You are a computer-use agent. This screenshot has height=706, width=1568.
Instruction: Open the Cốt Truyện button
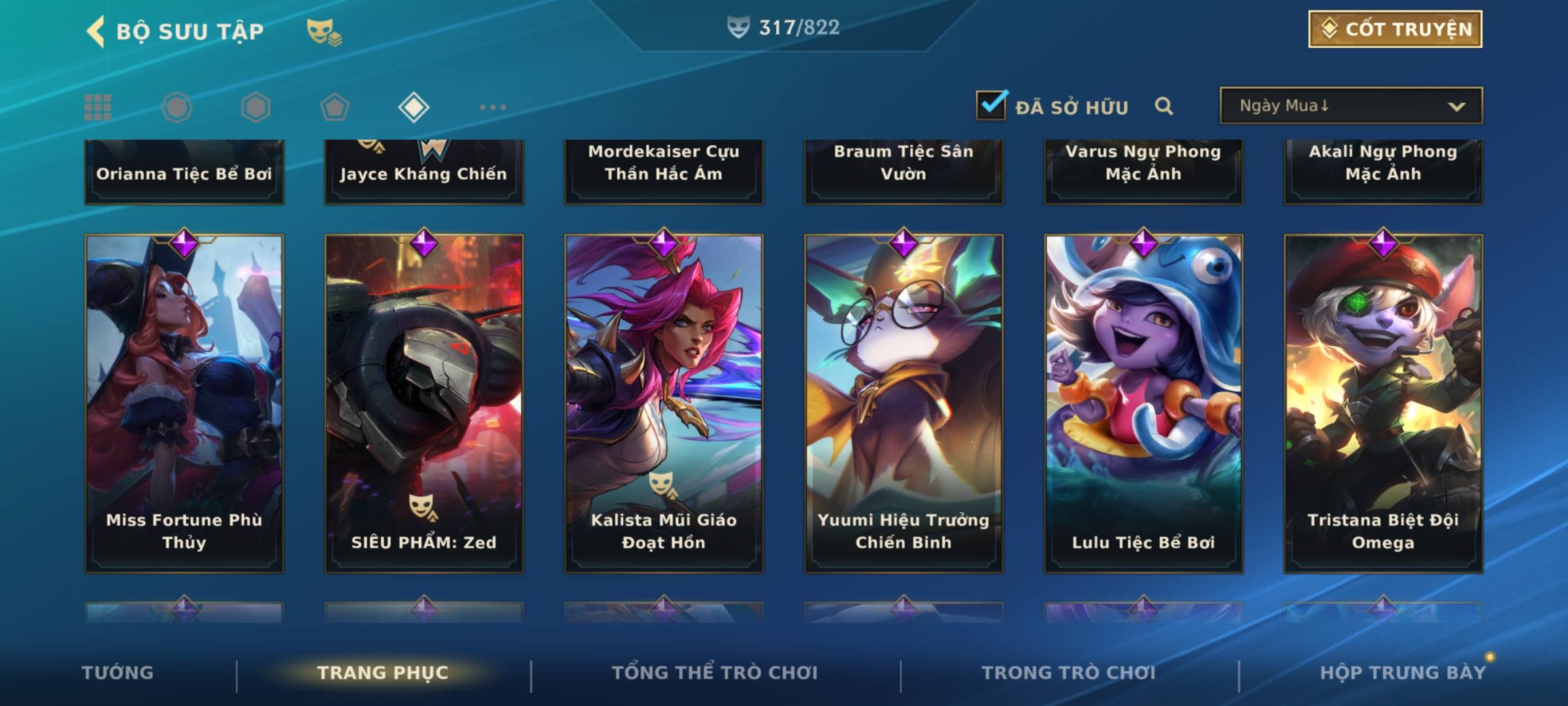1395,29
